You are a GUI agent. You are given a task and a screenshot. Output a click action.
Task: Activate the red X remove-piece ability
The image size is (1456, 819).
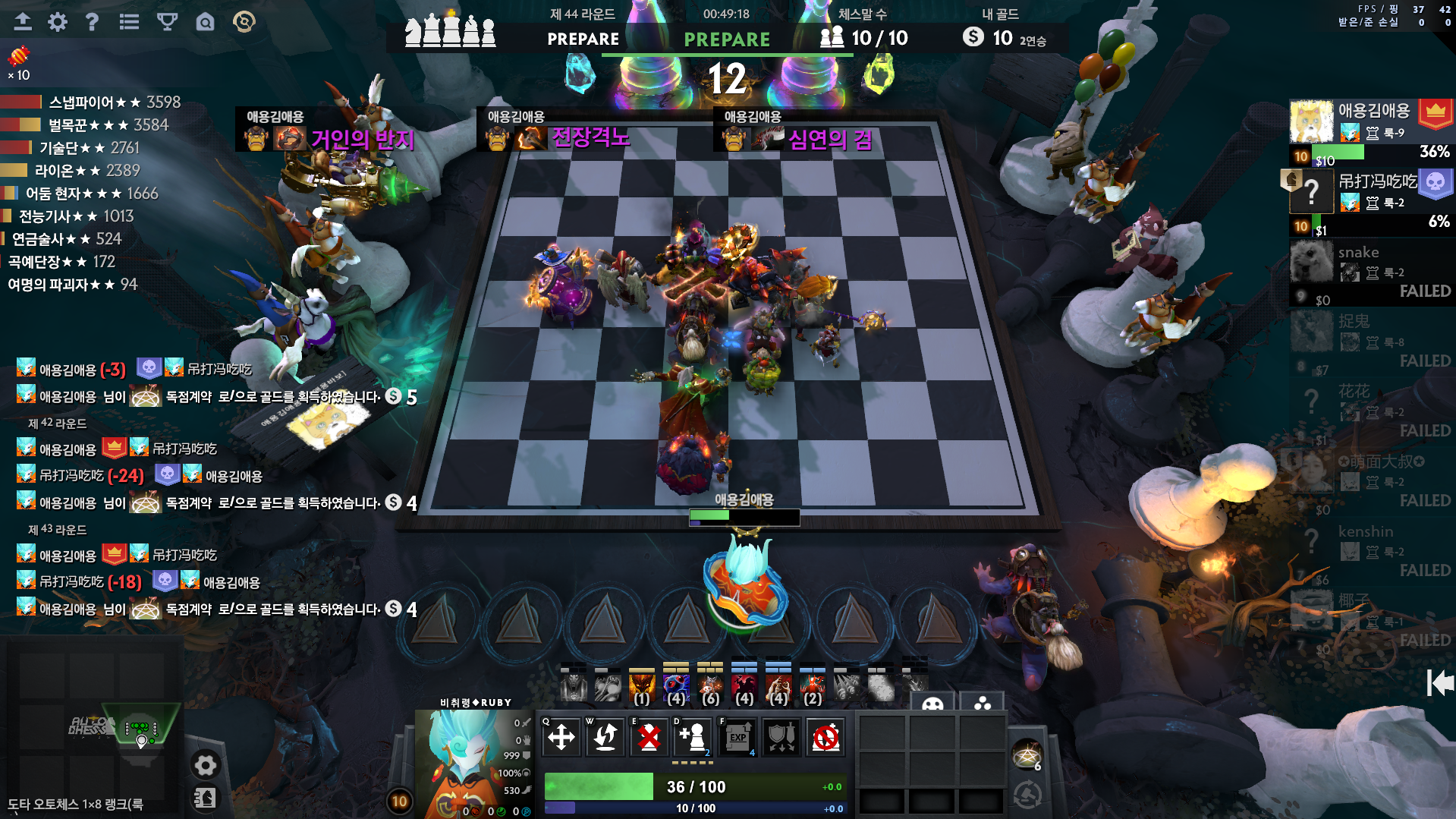click(649, 736)
